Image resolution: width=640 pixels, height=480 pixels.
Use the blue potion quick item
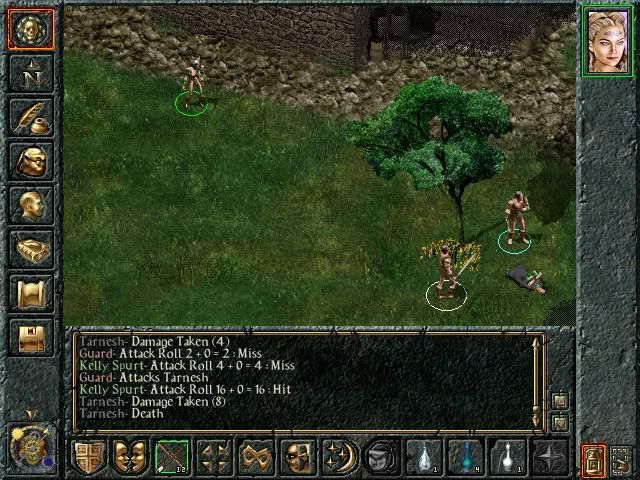(x=464, y=458)
